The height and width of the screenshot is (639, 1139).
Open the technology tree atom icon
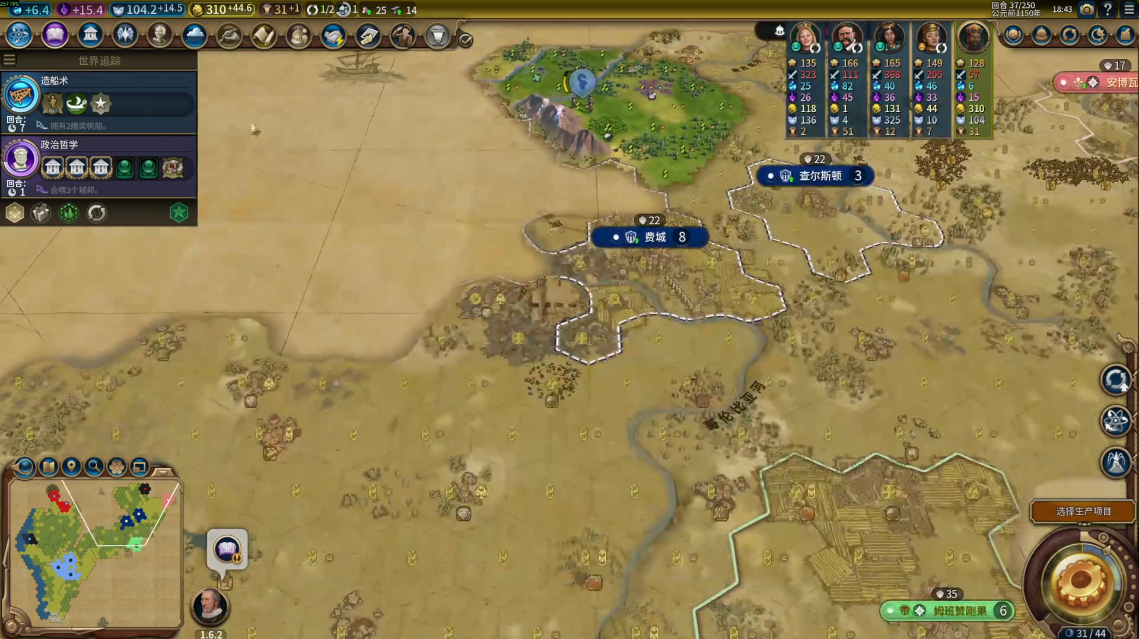(19, 35)
